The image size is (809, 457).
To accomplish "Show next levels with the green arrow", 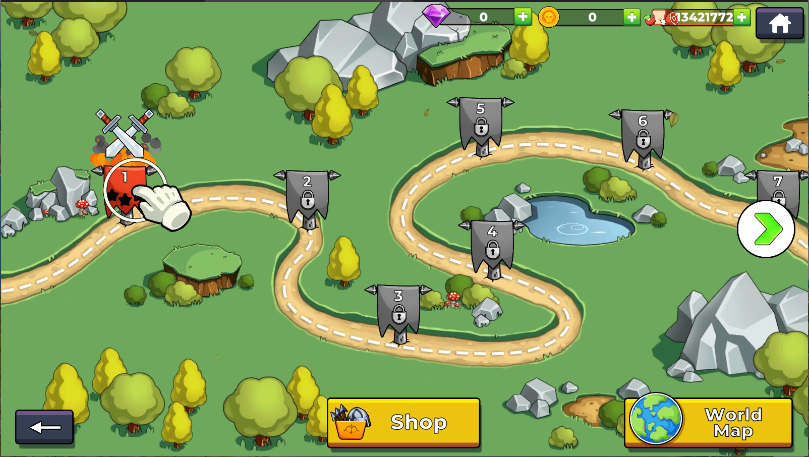I will click(766, 229).
